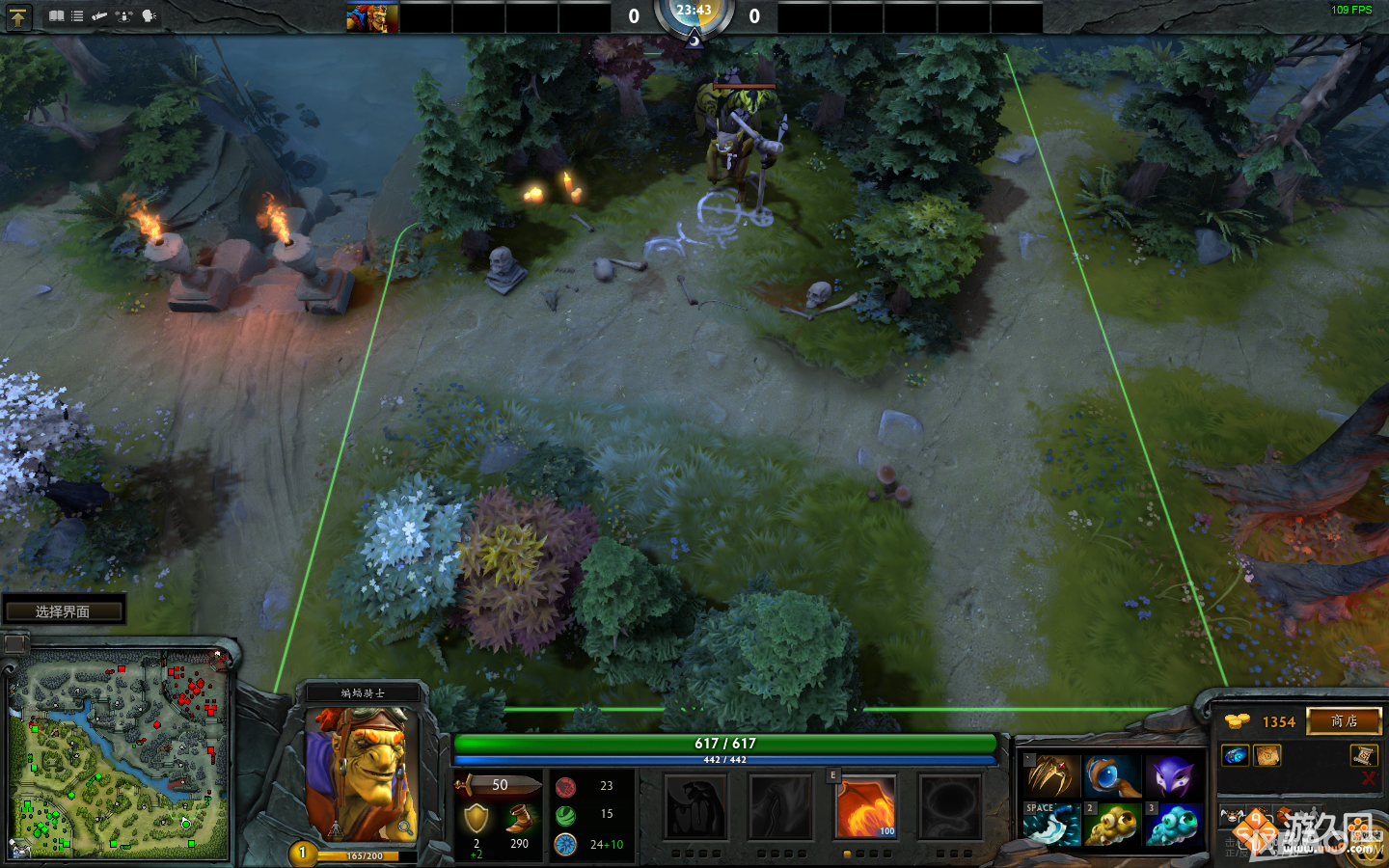The image size is (1389, 868).
Task: Cast the glowing Firefly ability
Action: coord(866,806)
